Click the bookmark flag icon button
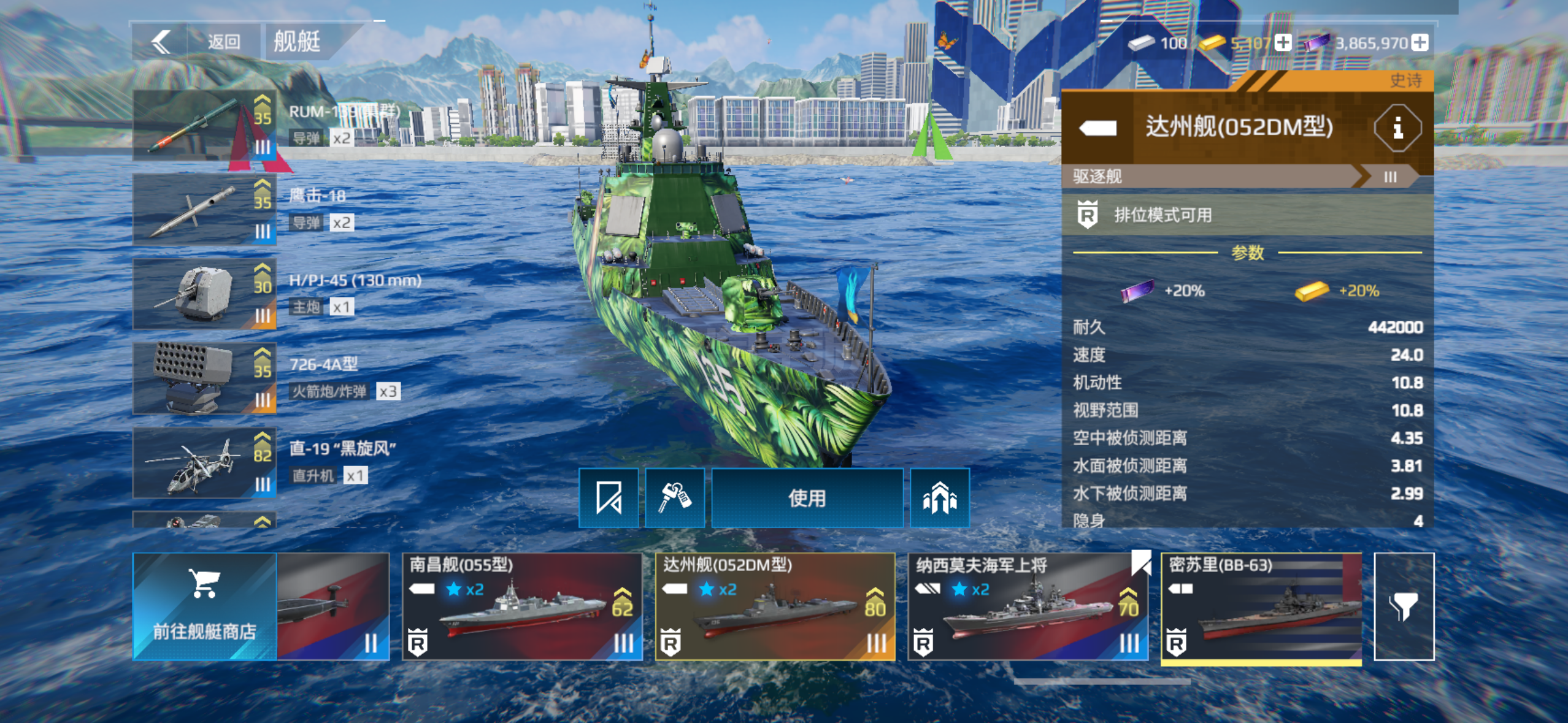 pos(609,498)
